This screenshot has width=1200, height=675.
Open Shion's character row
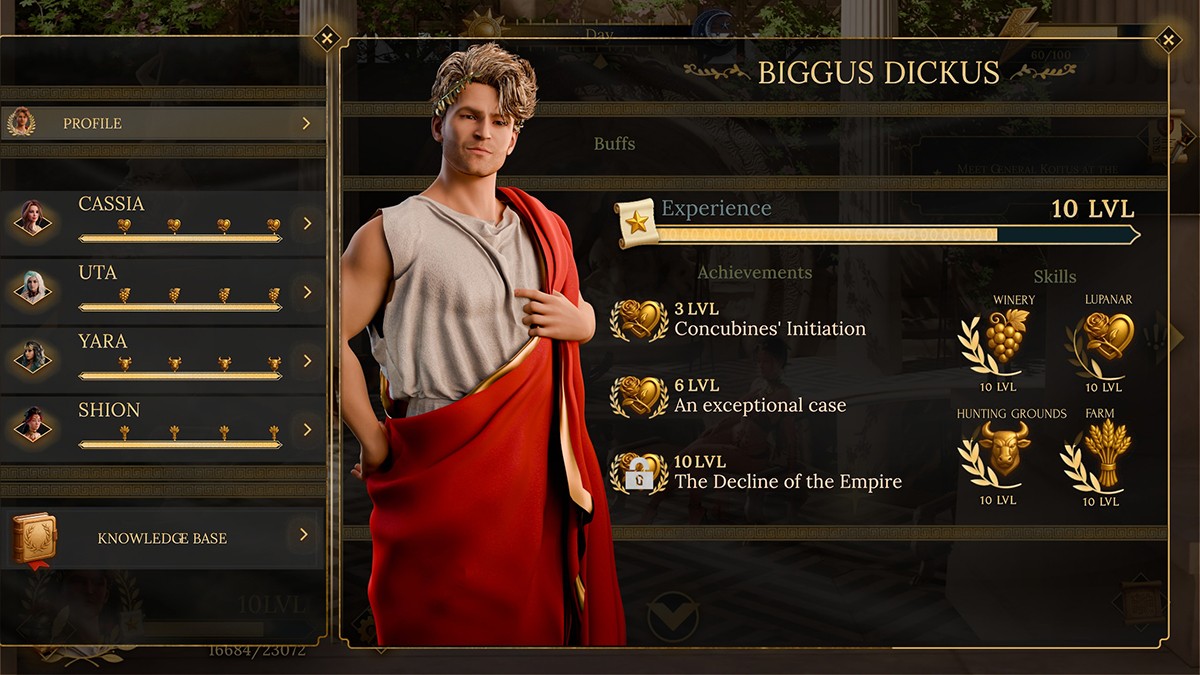tap(163, 429)
